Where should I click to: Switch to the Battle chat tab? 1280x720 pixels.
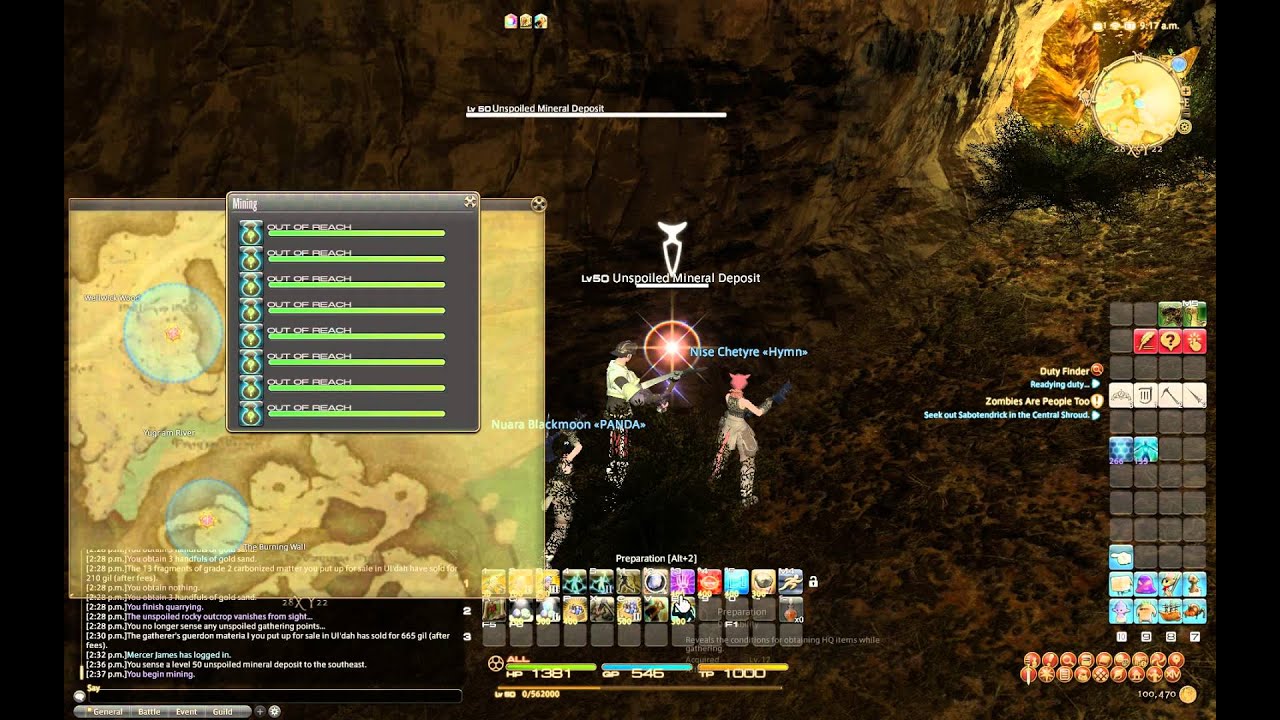pyautogui.click(x=148, y=711)
